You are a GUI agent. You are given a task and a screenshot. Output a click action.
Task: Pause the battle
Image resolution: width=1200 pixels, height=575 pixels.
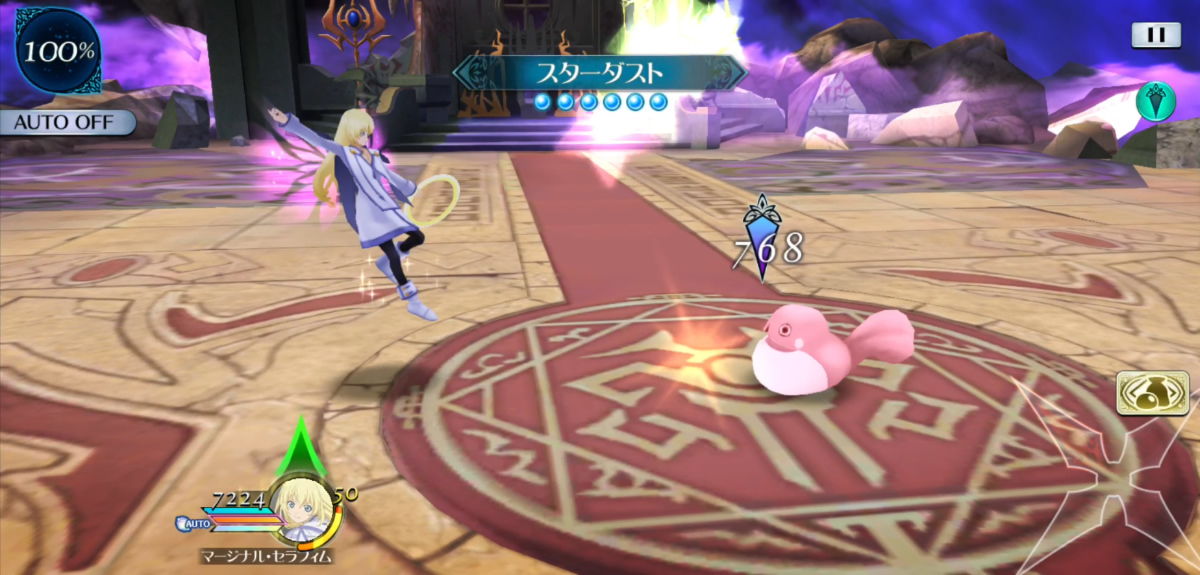click(1156, 35)
